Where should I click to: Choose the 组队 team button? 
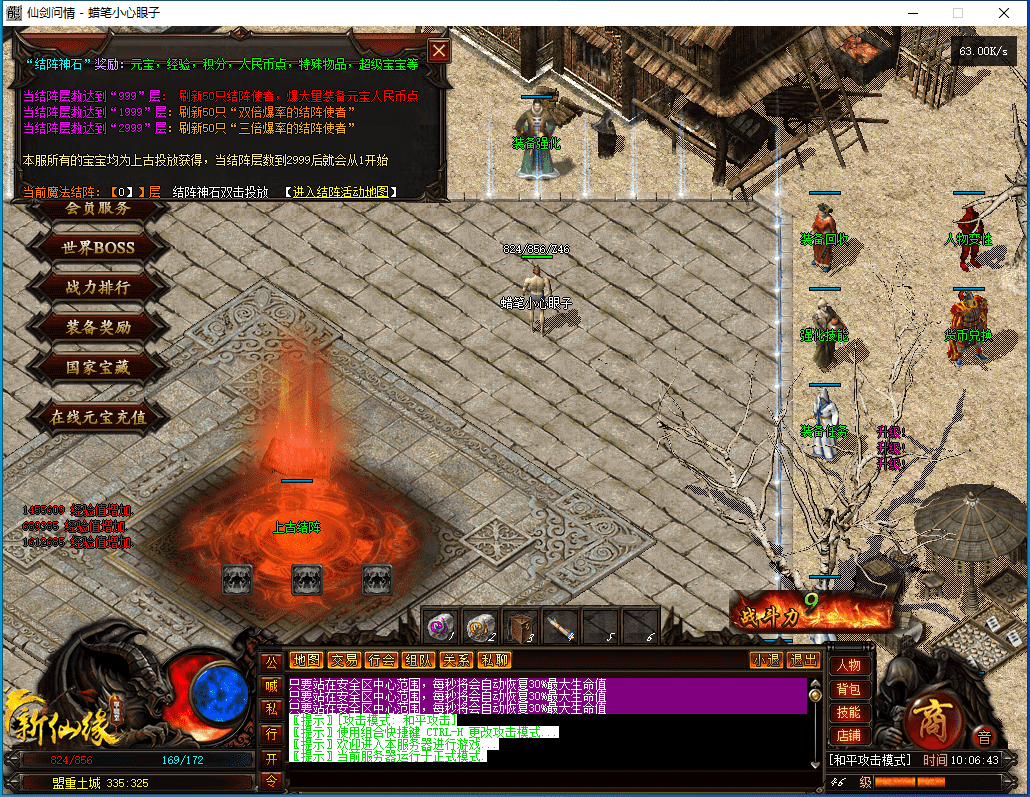coord(418,660)
